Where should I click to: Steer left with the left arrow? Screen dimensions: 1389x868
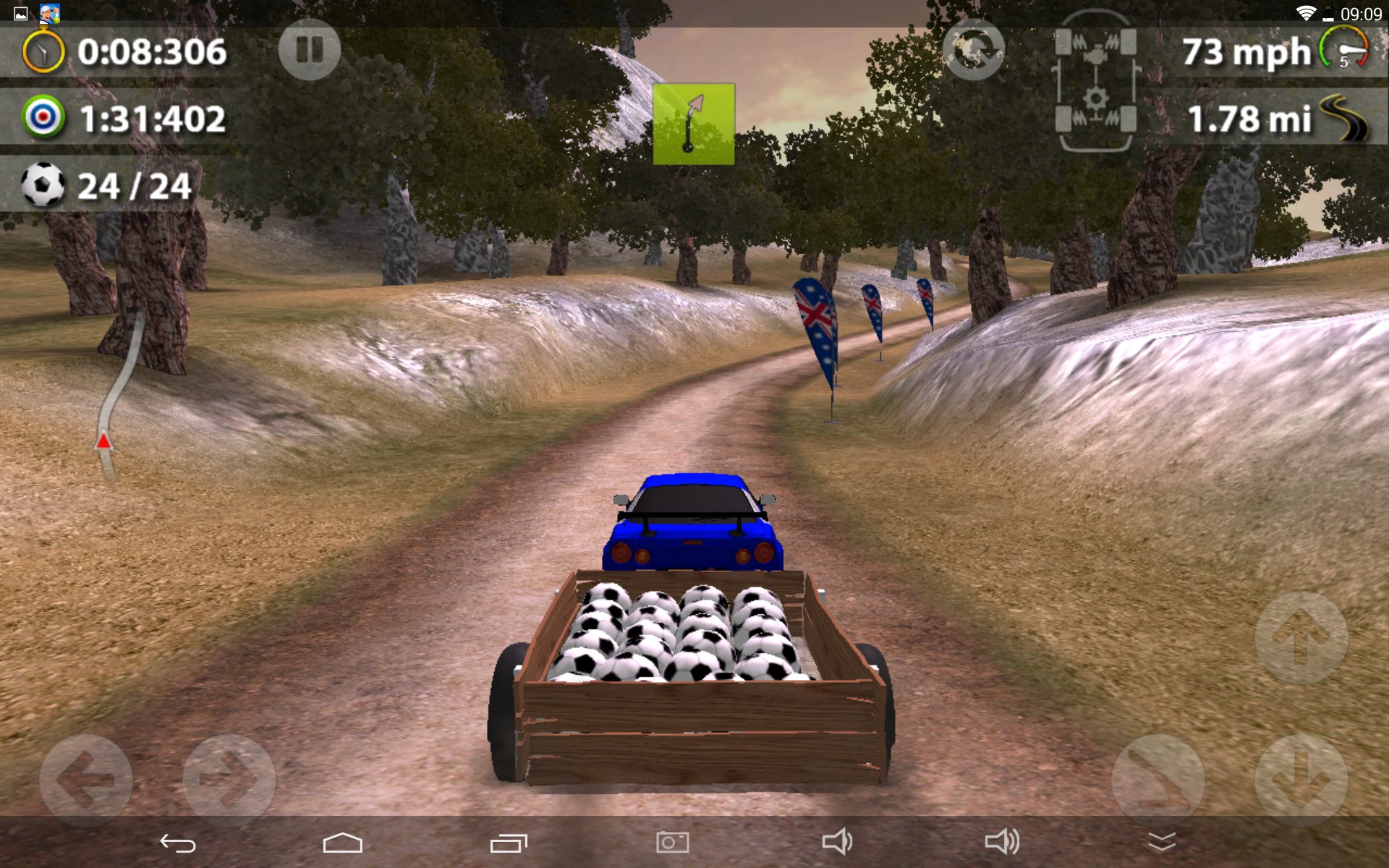[x=85, y=780]
